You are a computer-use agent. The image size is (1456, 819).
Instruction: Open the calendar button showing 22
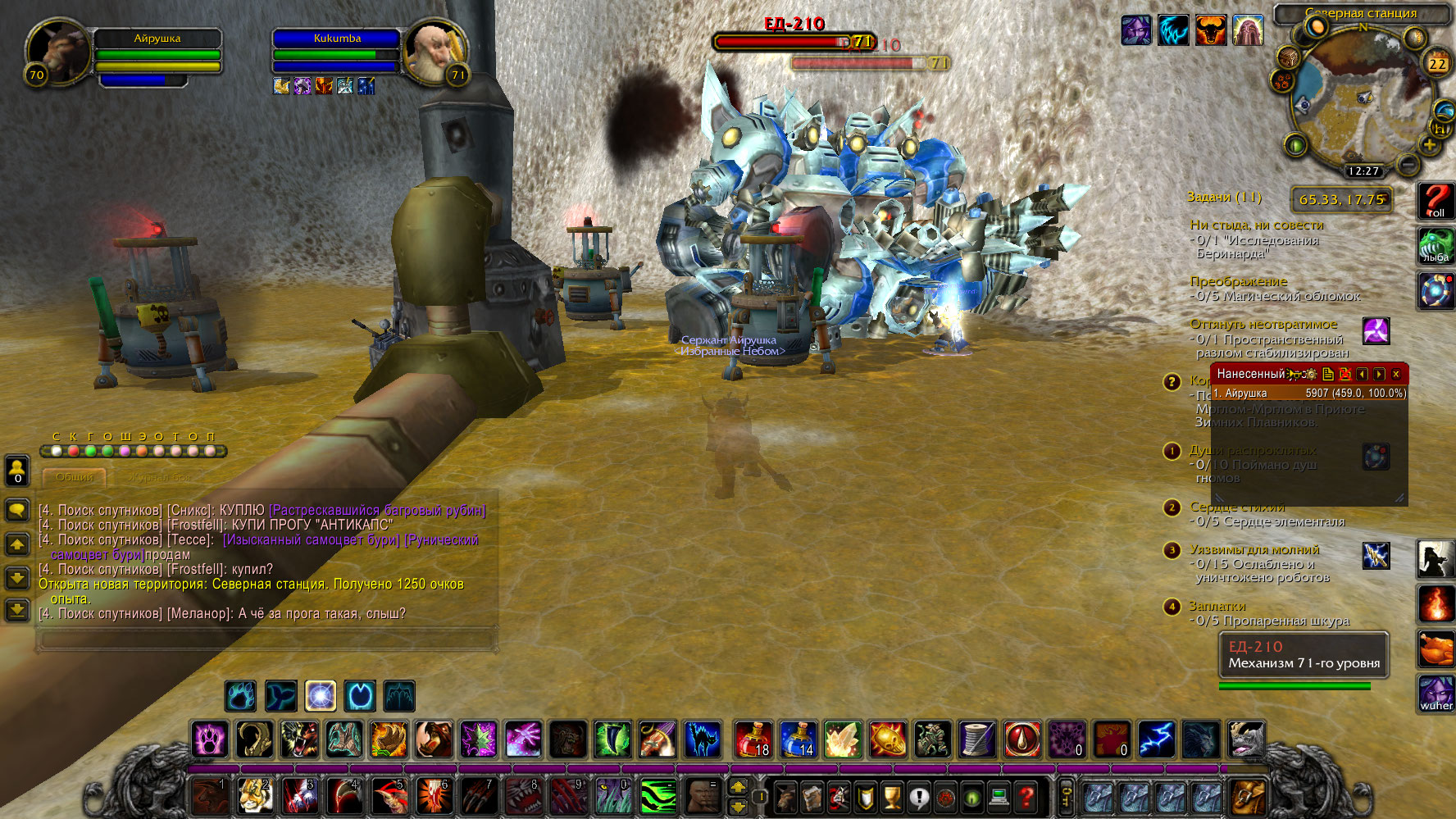coord(1437,63)
